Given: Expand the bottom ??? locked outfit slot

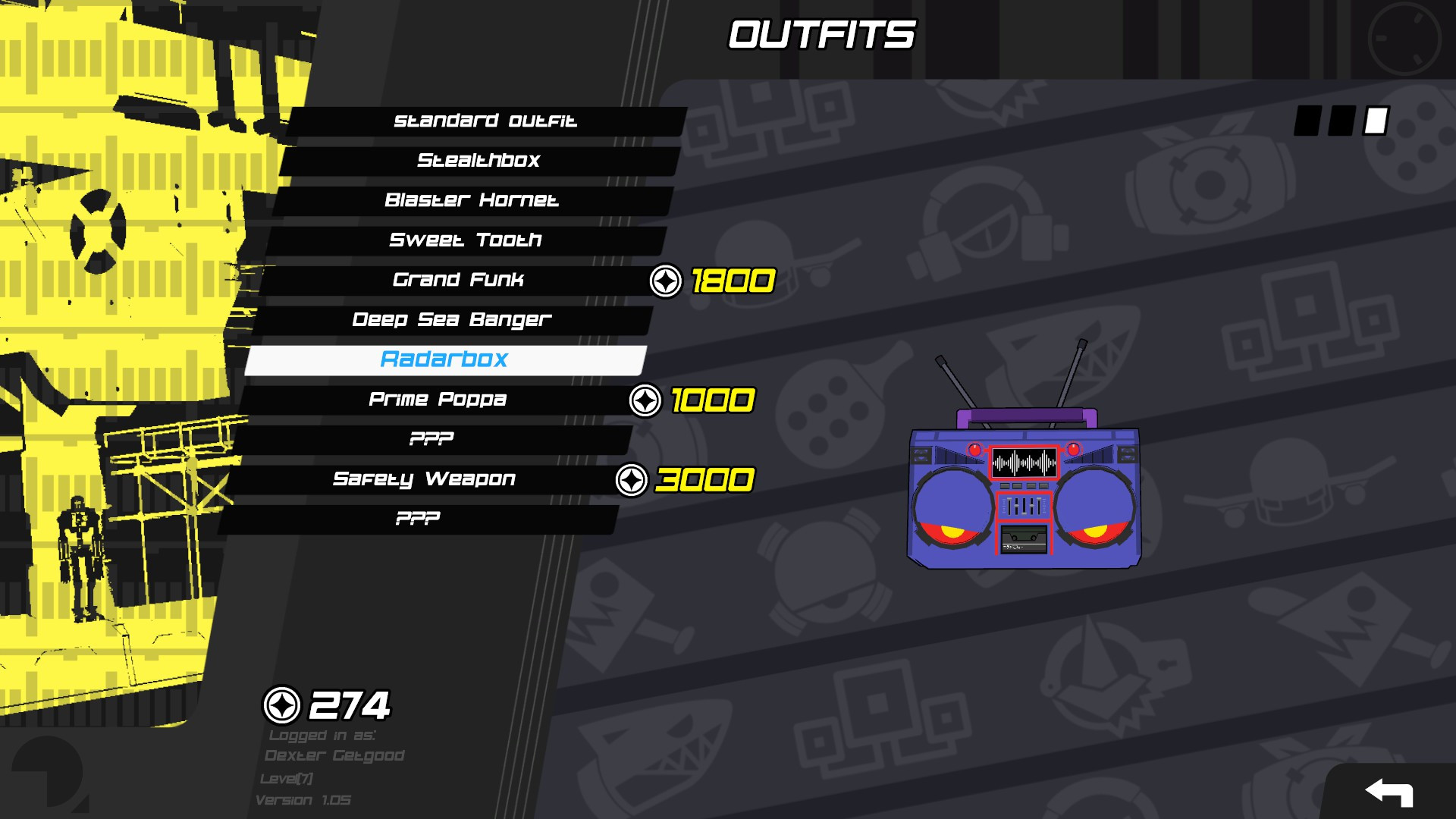Looking at the screenshot, I should click(x=418, y=519).
